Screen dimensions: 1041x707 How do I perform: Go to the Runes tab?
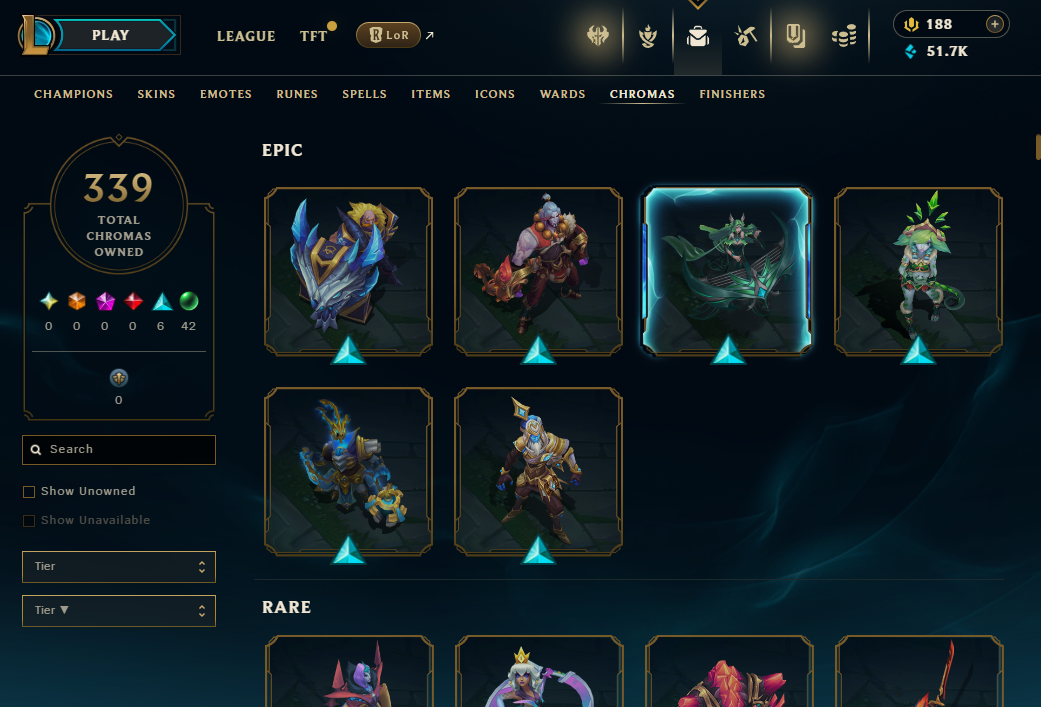pyautogui.click(x=297, y=94)
